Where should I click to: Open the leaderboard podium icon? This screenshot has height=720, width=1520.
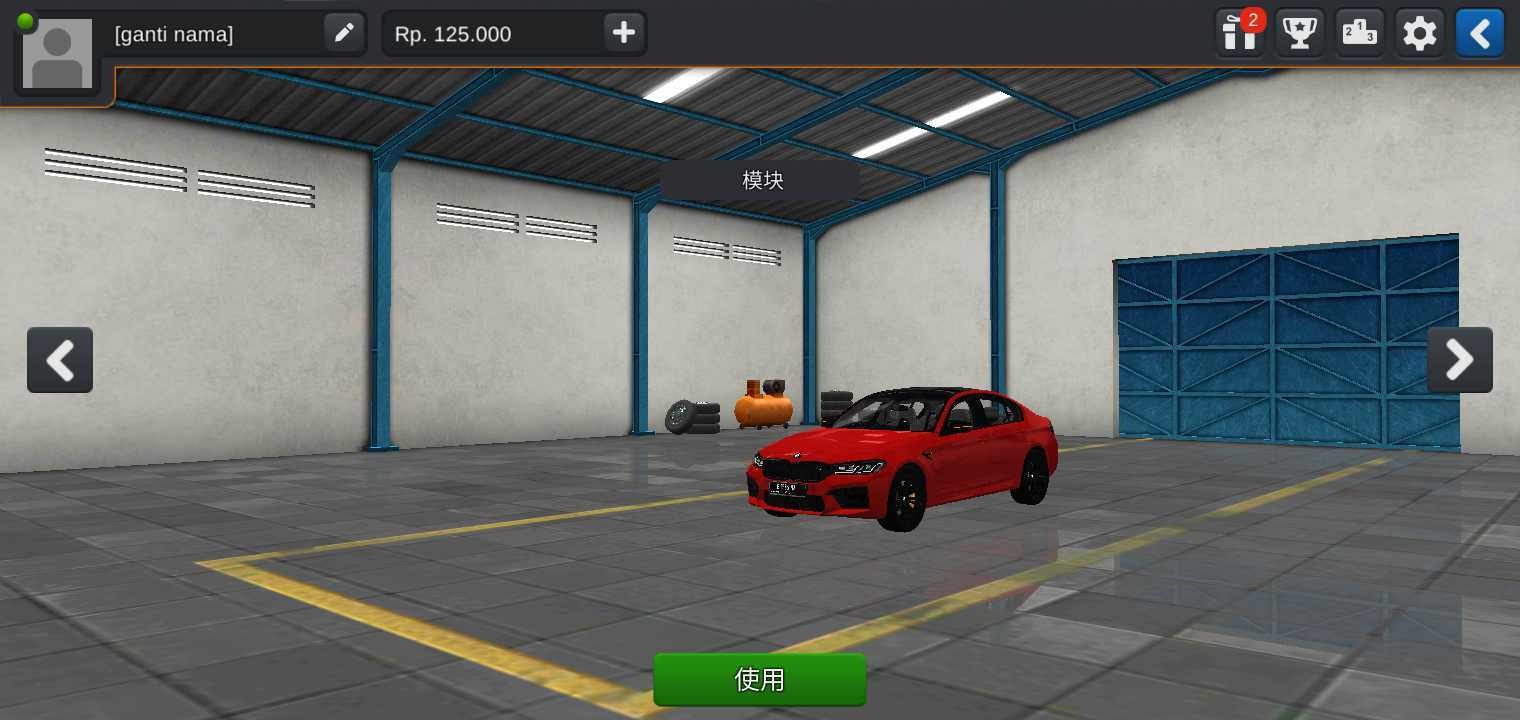click(x=1359, y=32)
